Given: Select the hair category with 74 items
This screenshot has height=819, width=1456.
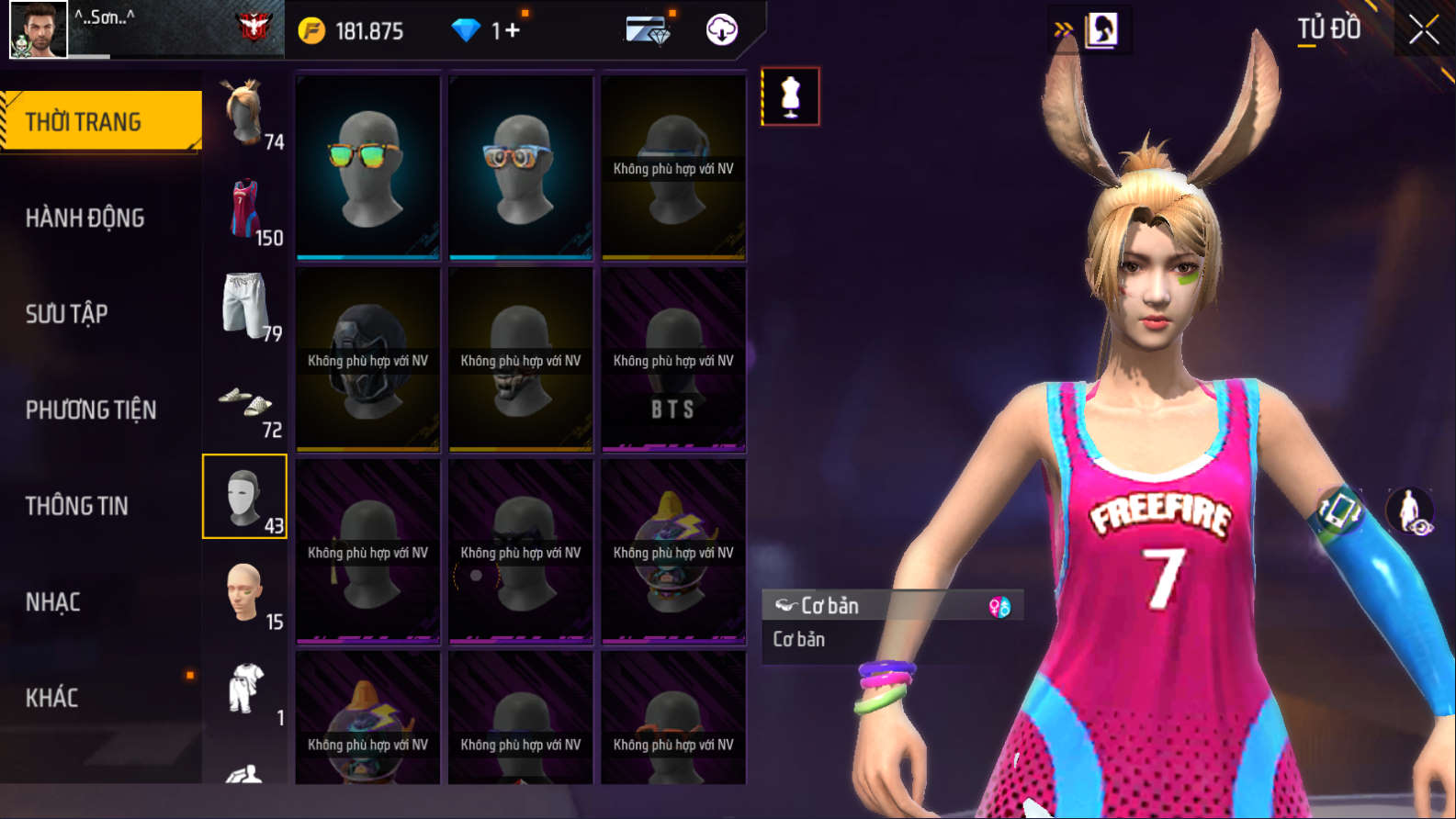Looking at the screenshot, I should [x=245, y=114].
